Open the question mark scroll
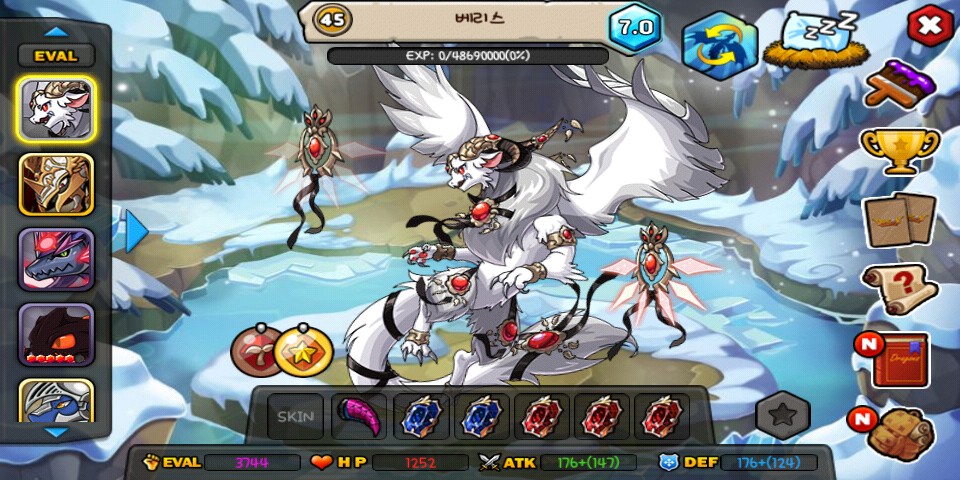960x480 pixels. pyautogui.click(x=899, y=289)
